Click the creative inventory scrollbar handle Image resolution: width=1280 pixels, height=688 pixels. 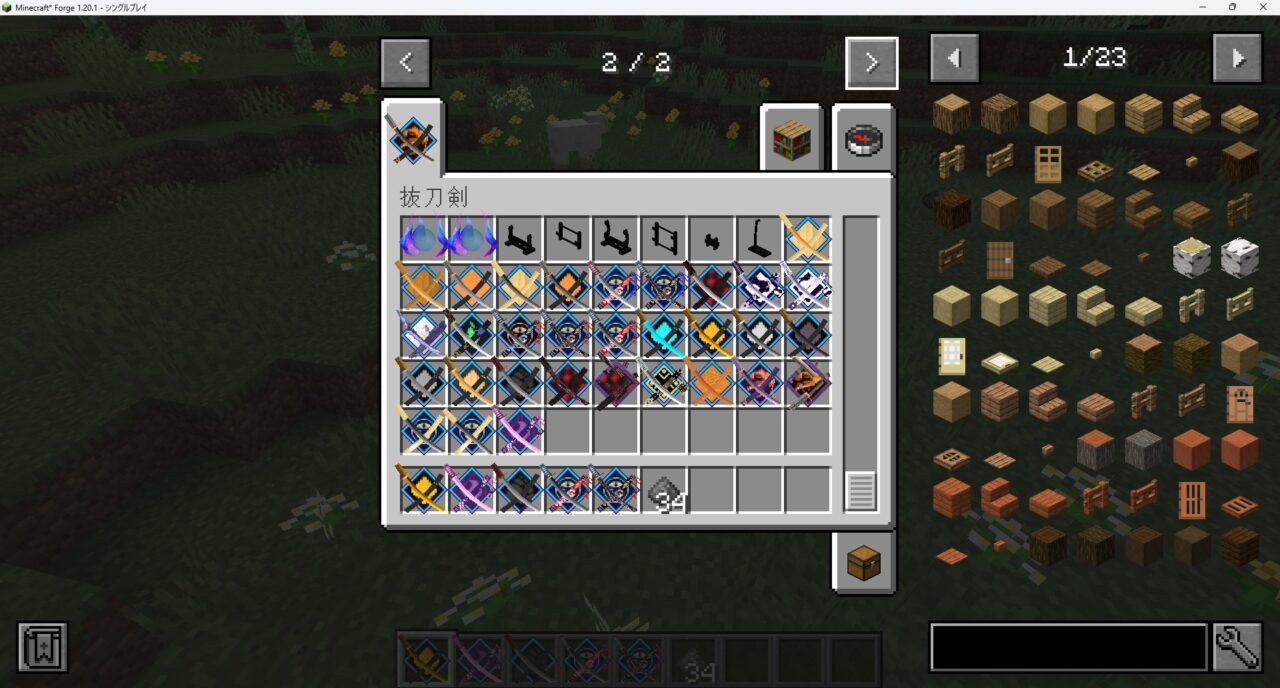tap(860, 491)
